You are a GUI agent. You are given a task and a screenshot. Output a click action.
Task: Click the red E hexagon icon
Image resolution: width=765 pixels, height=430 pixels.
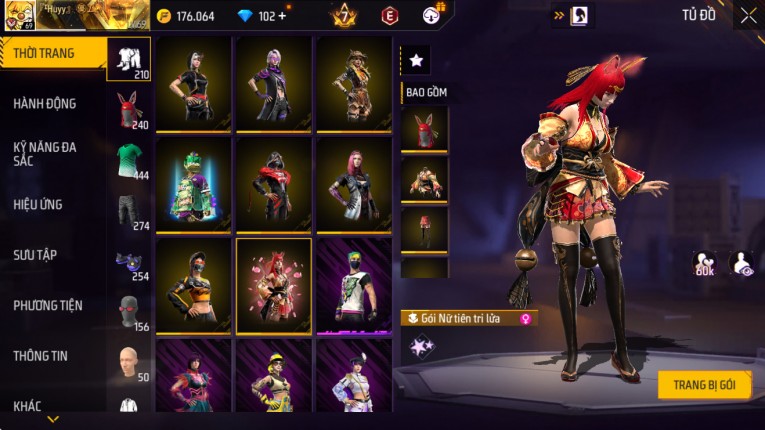click(x=389, y=16)
